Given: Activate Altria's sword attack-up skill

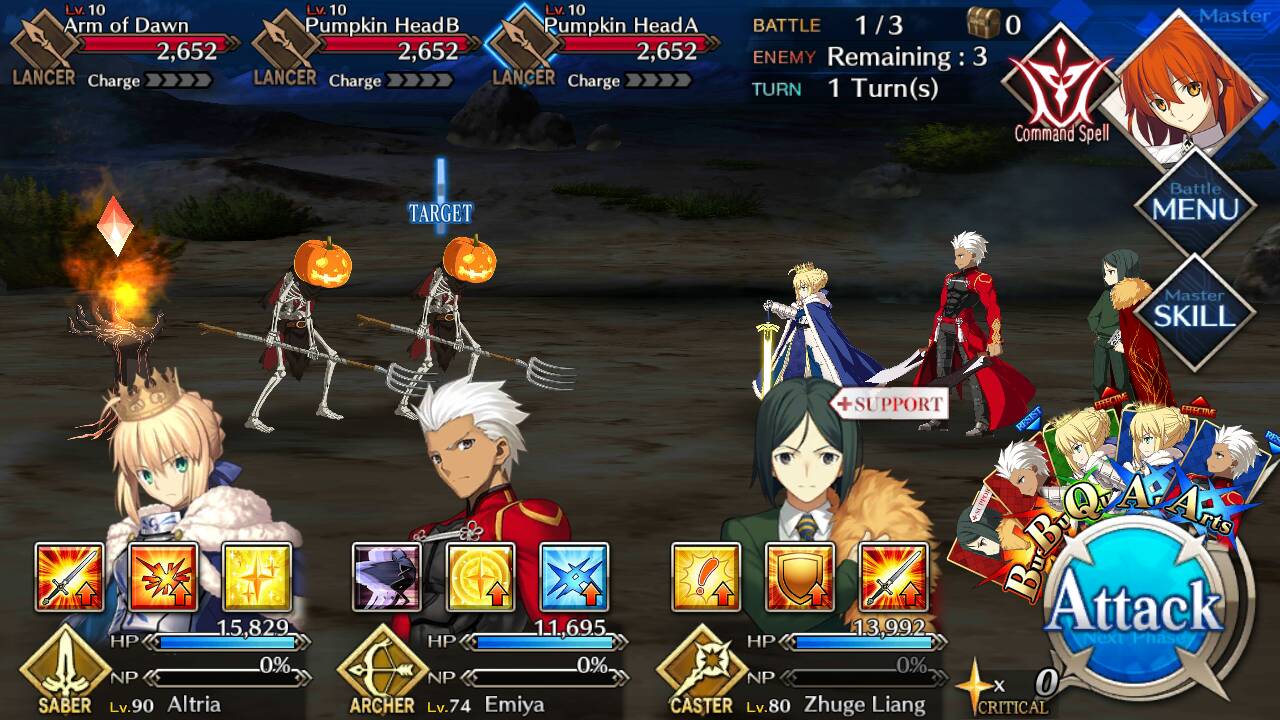Looking at the screenshot, I should [x=70, y=577].
